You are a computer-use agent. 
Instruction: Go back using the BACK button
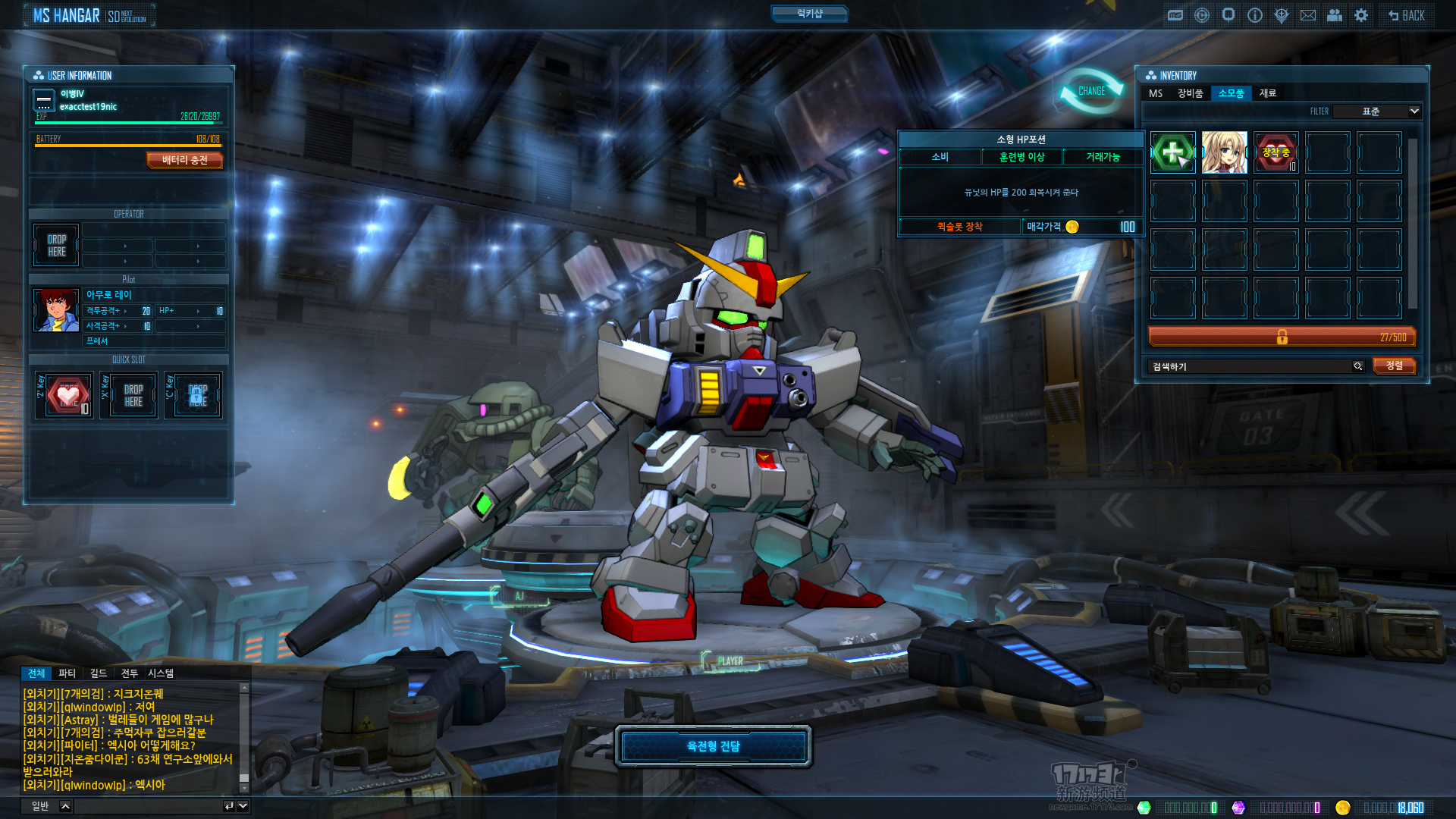1407,15
